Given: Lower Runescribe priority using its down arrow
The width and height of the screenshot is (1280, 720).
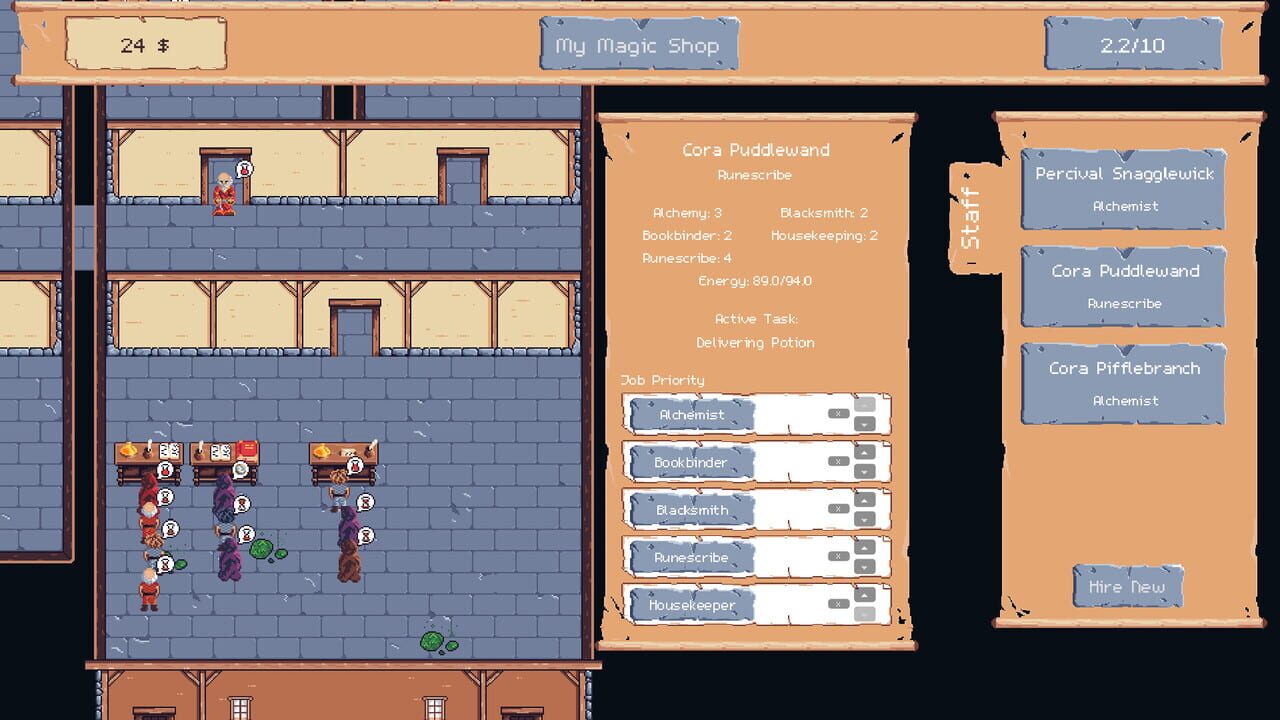Looking at the screenshot, I should click(864, 565).
